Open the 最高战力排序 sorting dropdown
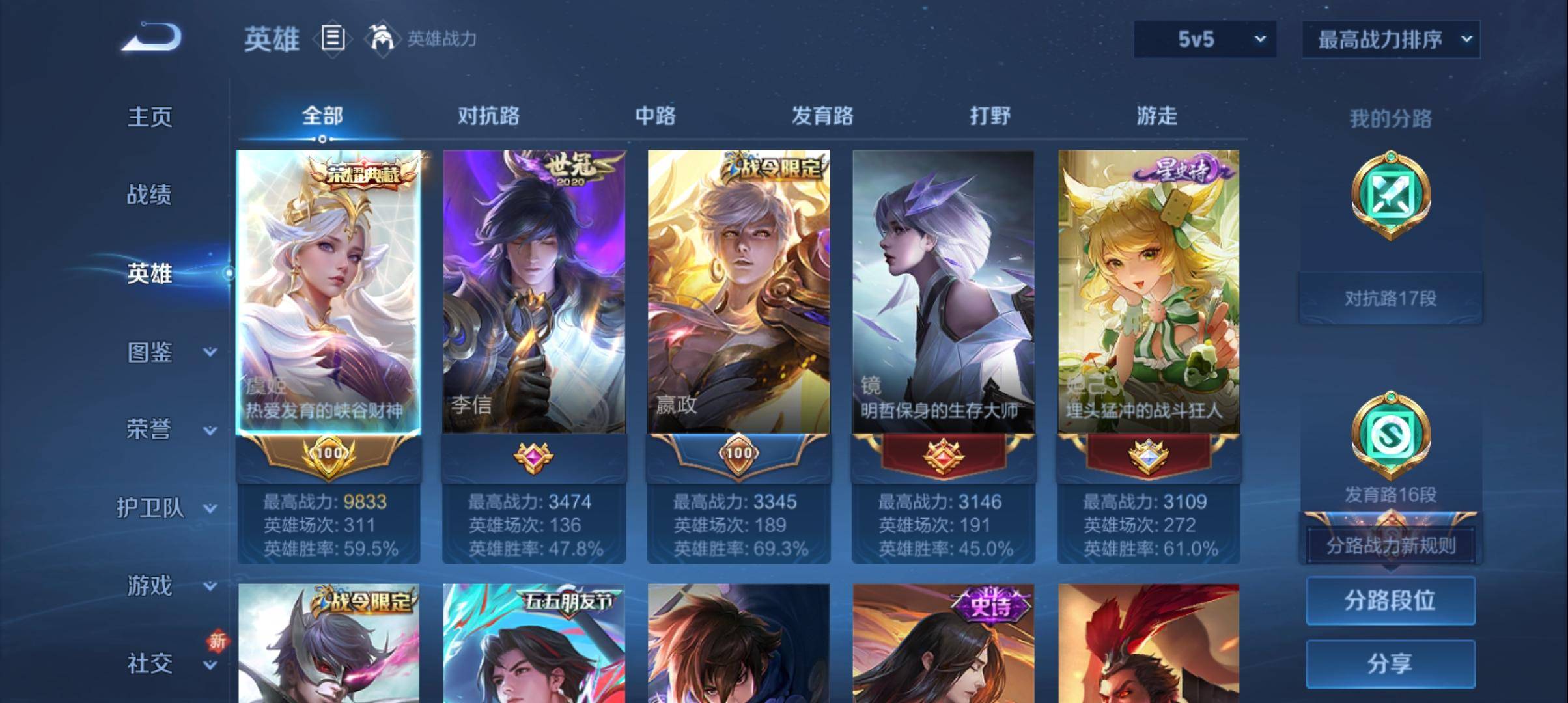1568x703 pixels. (1390, 39)
